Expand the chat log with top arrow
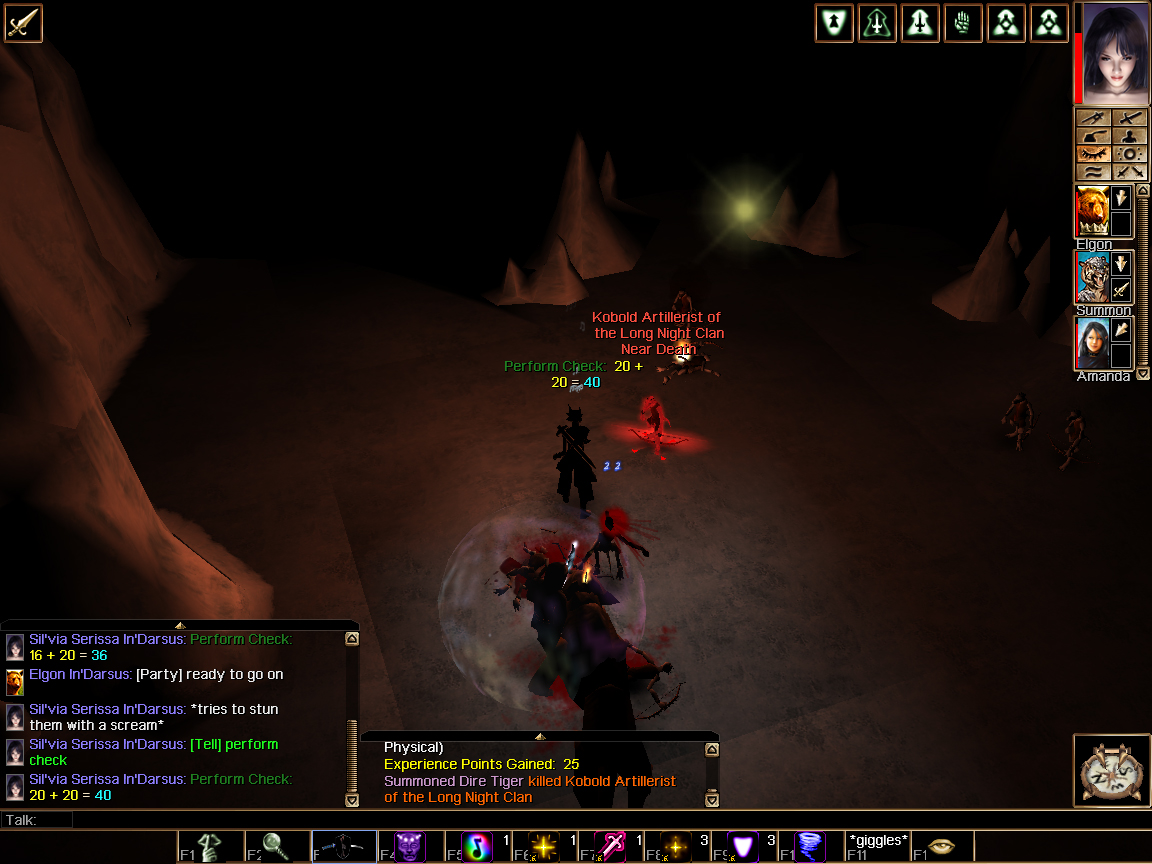This screenshot has height=864, width=1152. [180, 625]
